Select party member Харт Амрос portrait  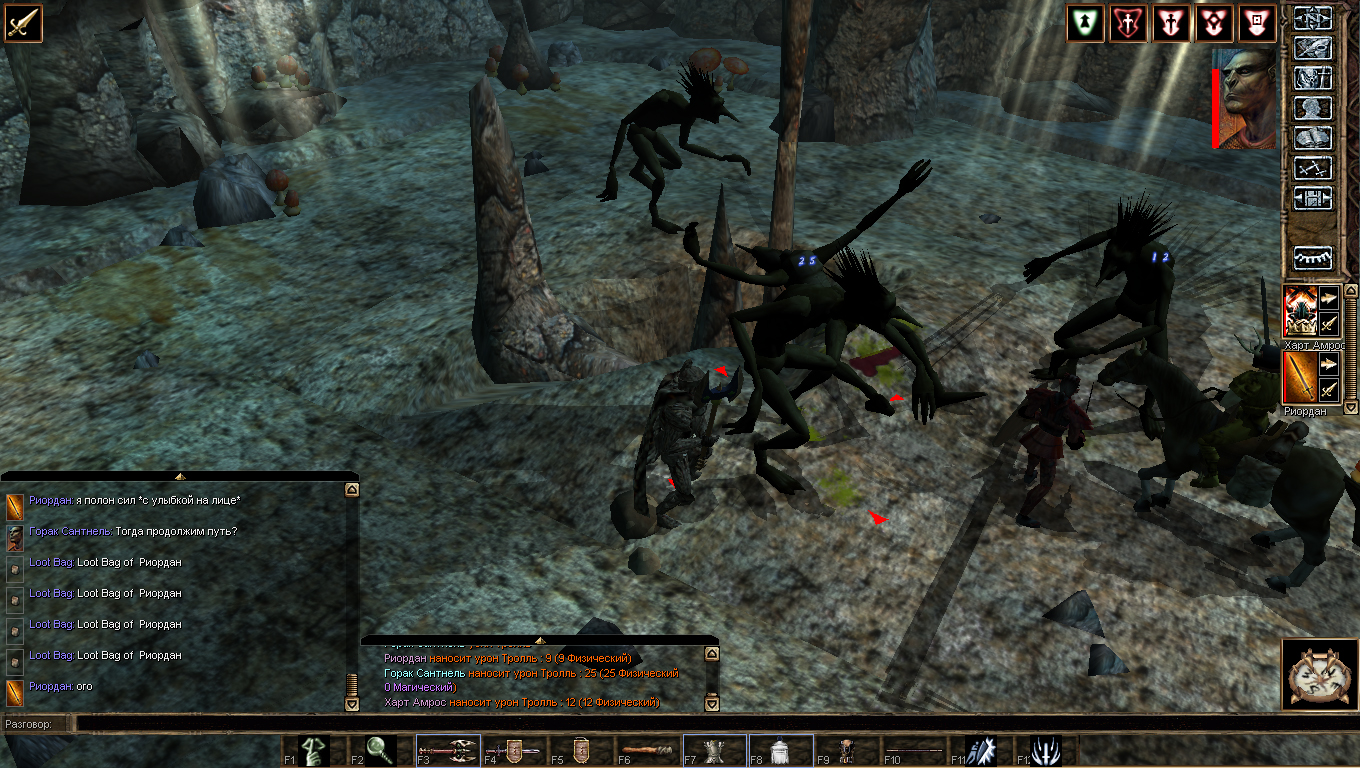[x=1300, y=311]
